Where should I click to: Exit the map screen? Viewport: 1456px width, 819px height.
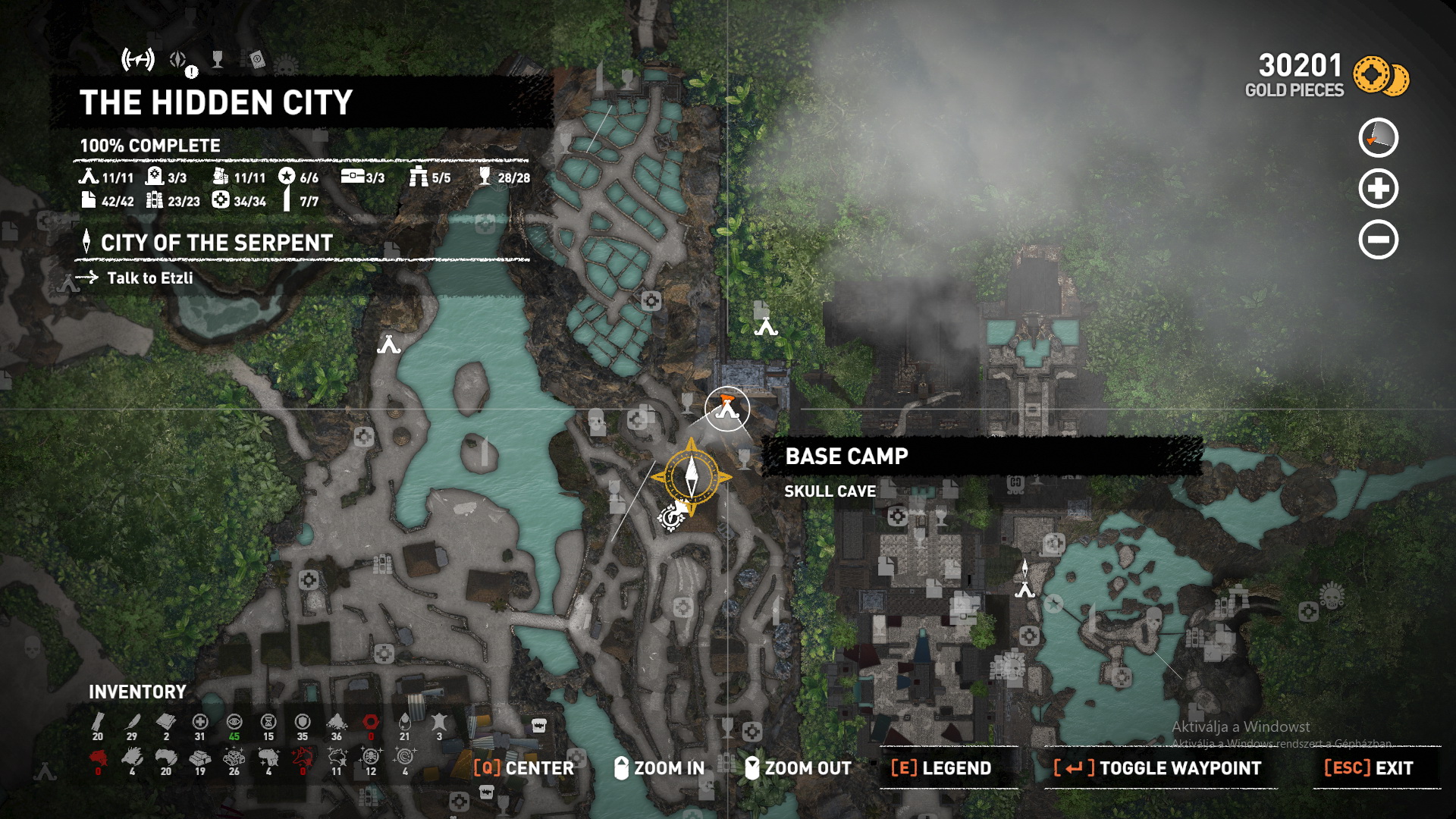click(x=1369, y=768)
